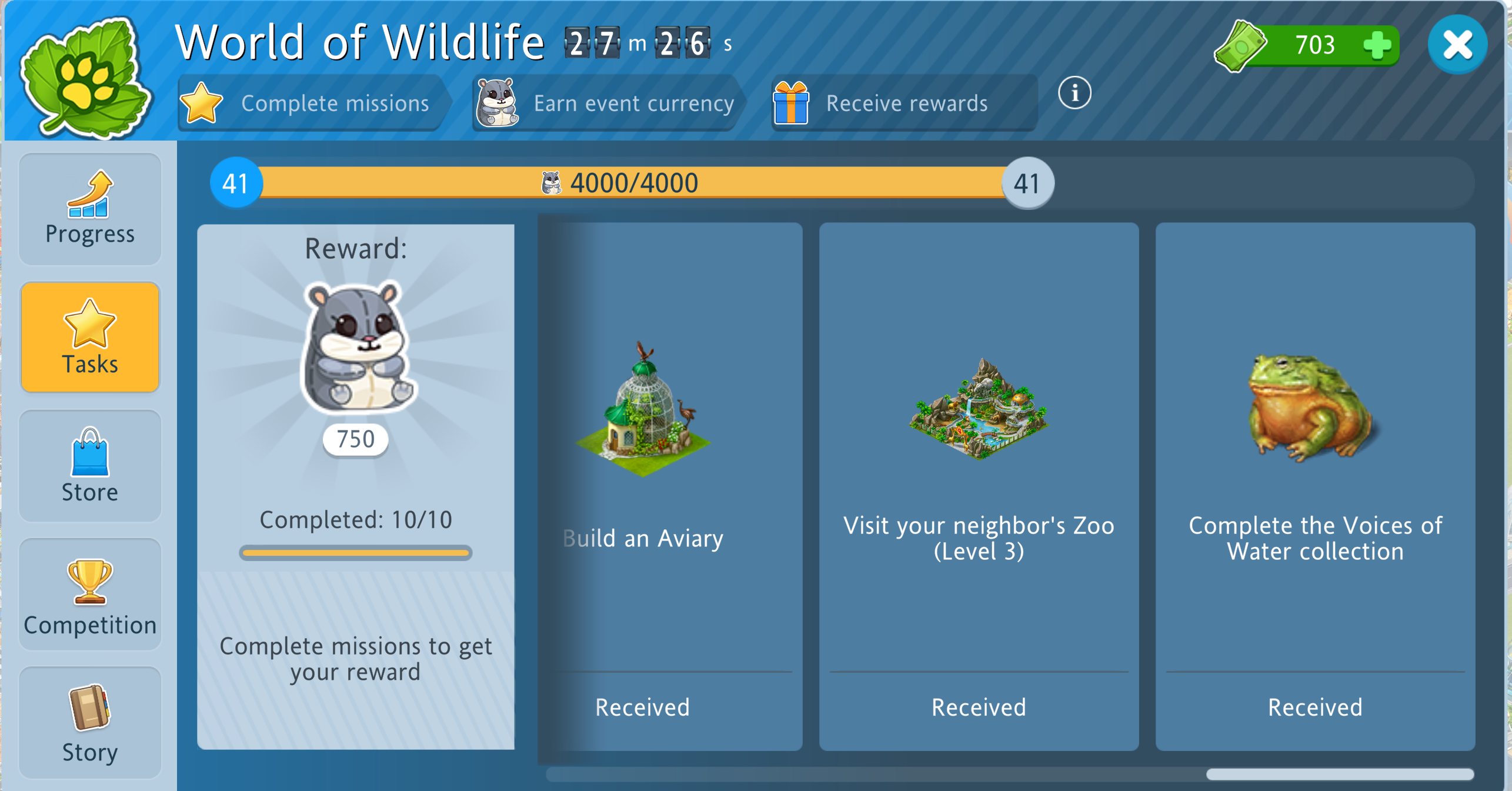The image size is (1512, 791).
Task: Tap the Complete missions step banner
Action: click(312, 103)
